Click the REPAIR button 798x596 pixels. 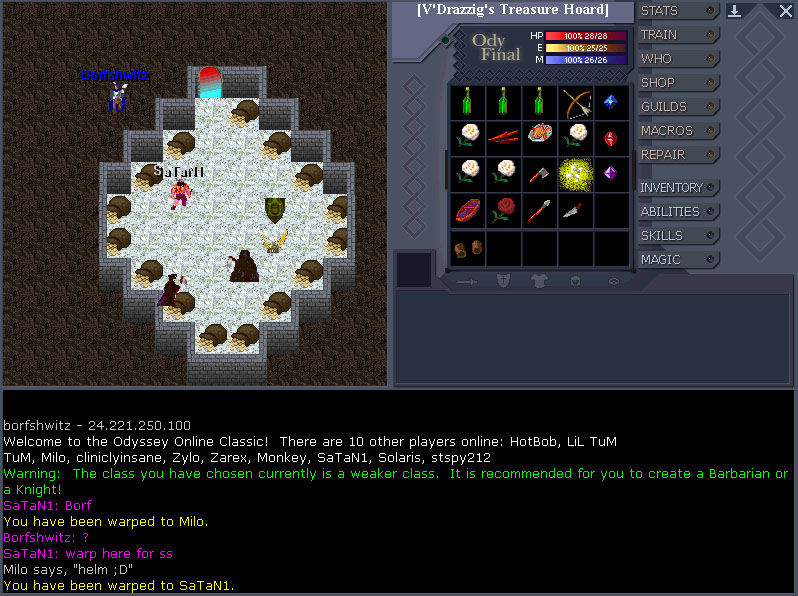(679, 155)
